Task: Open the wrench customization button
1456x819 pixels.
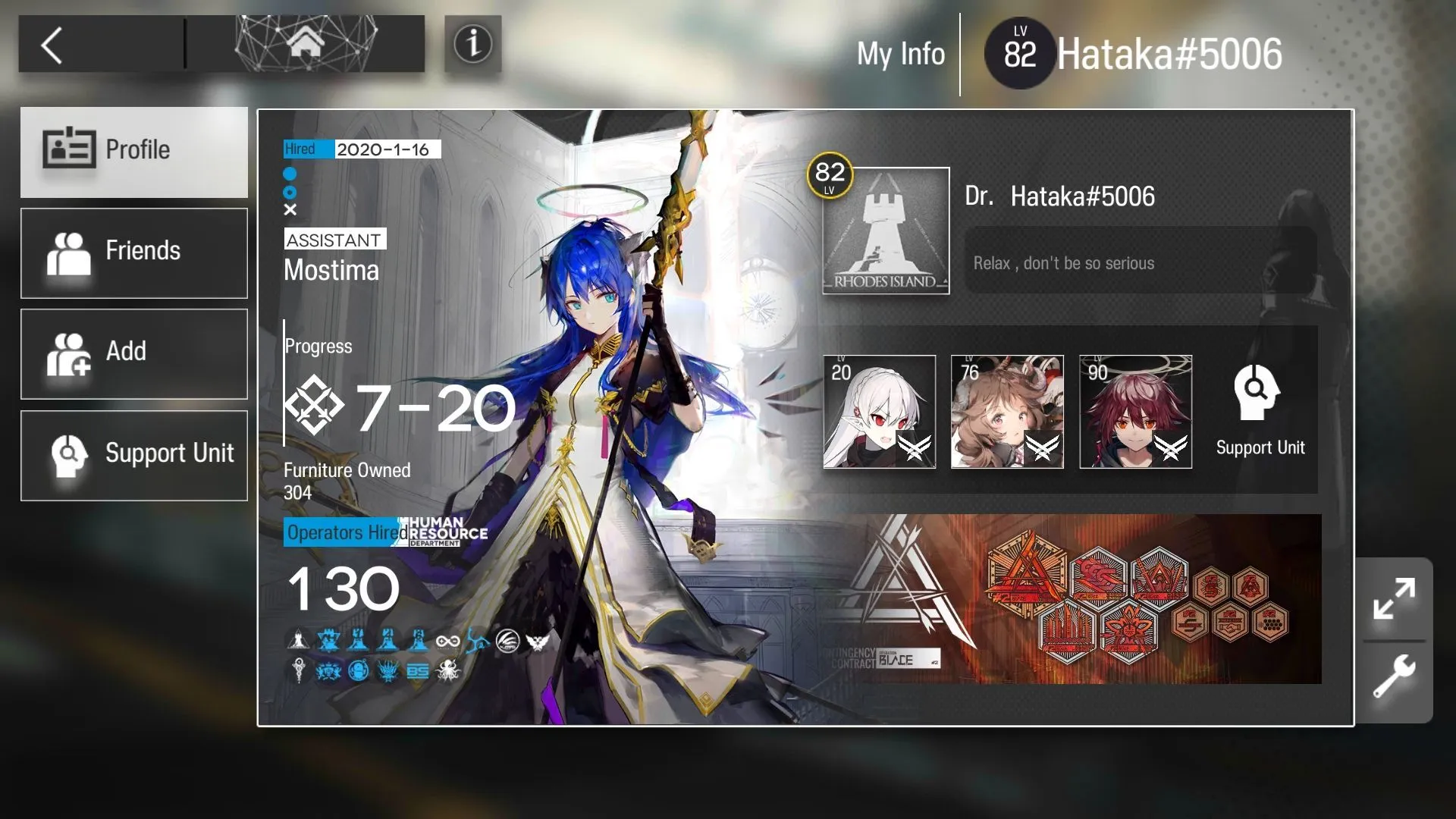Action: point(1394,676)
